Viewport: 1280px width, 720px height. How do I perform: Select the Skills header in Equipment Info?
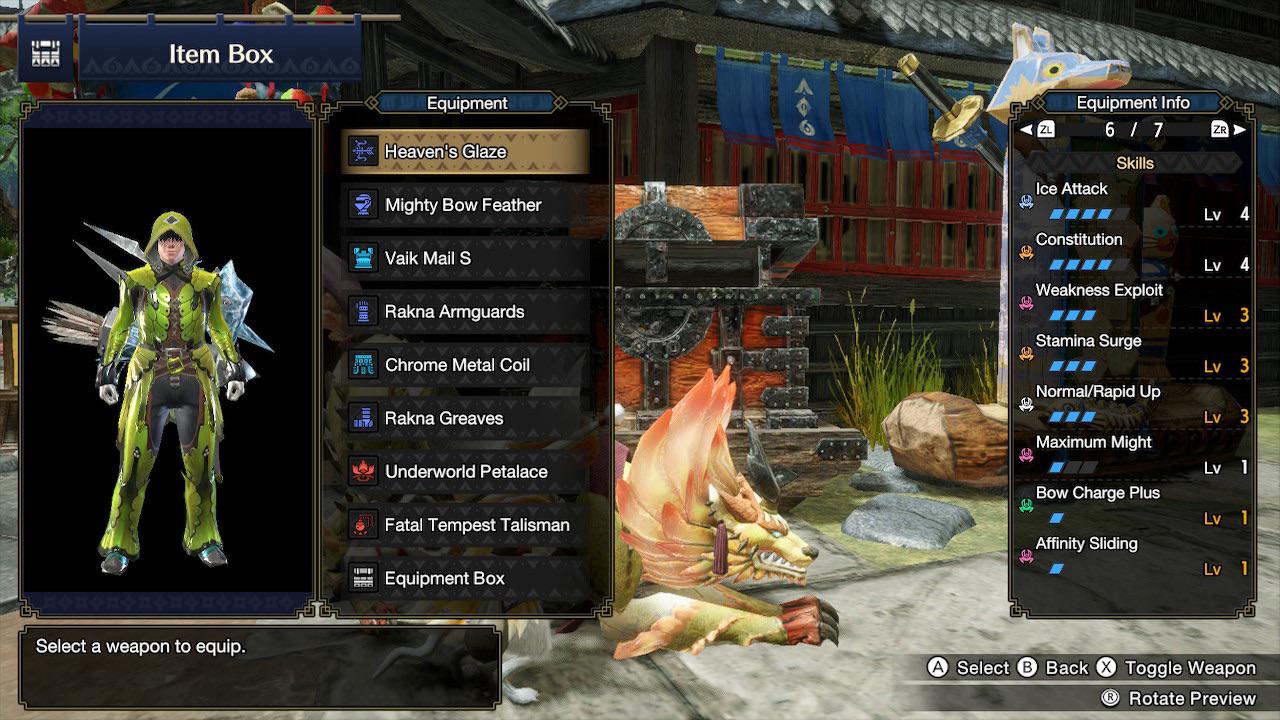(1134, 162)
